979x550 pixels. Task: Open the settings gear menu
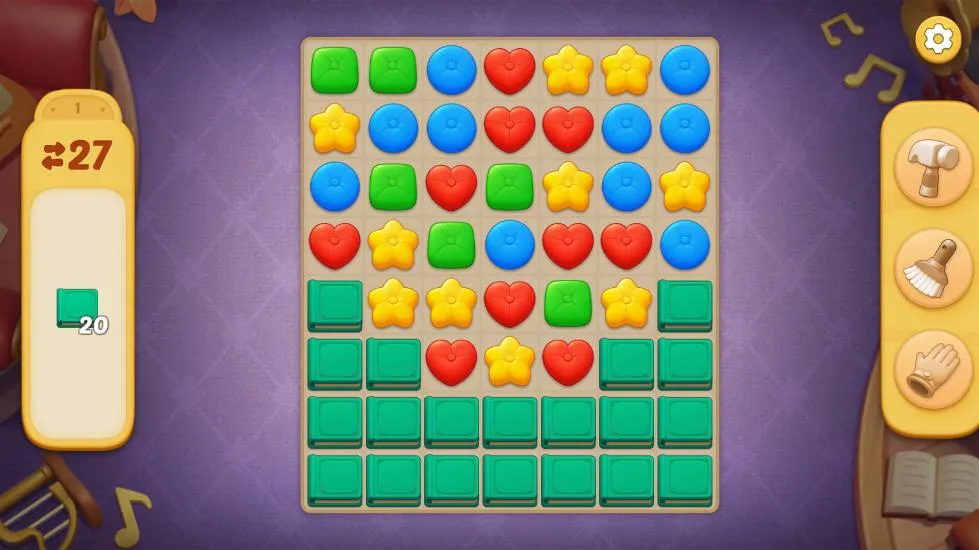(937, 39)
